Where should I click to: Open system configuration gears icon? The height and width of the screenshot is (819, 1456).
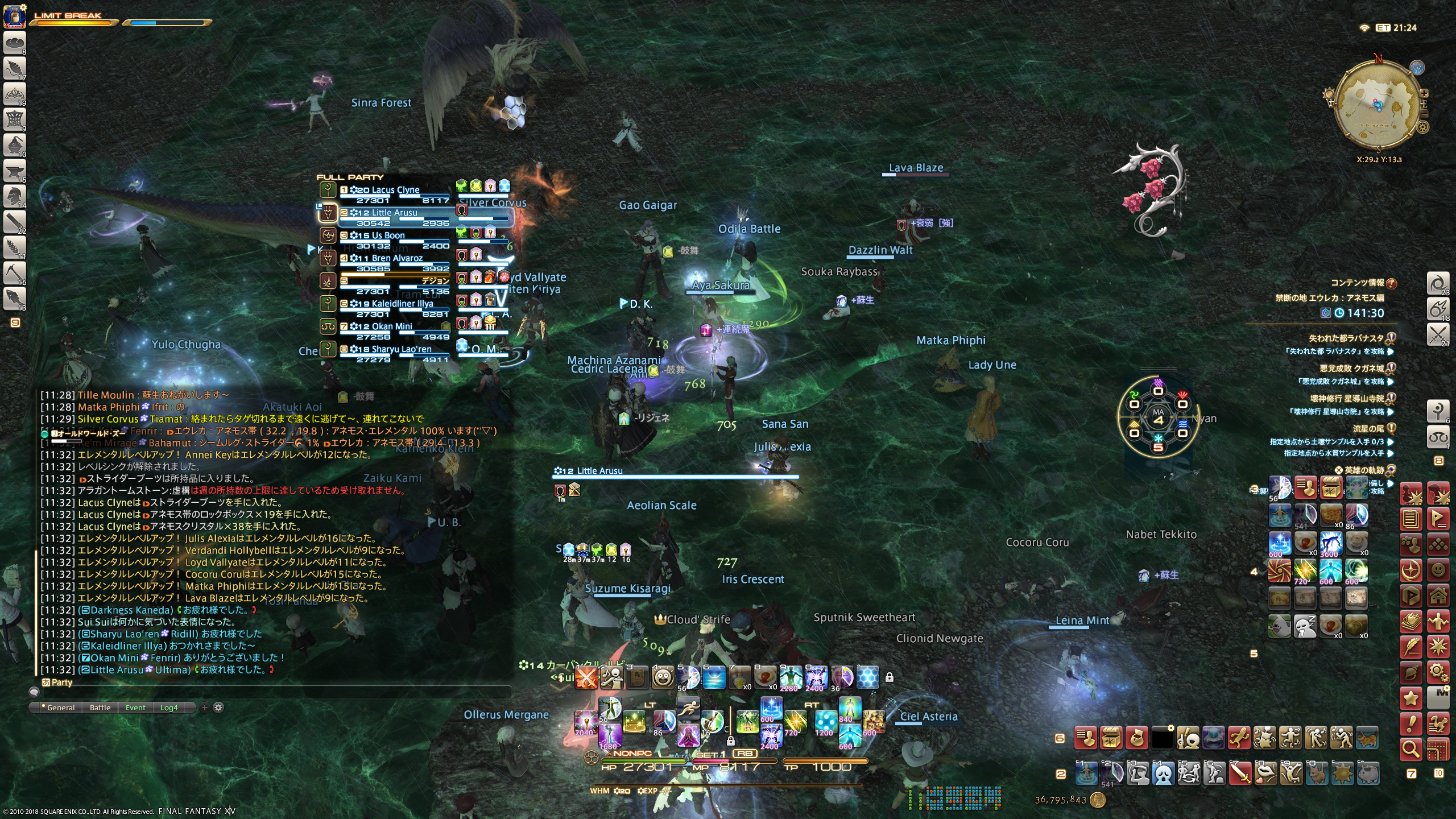point(1438,673)
